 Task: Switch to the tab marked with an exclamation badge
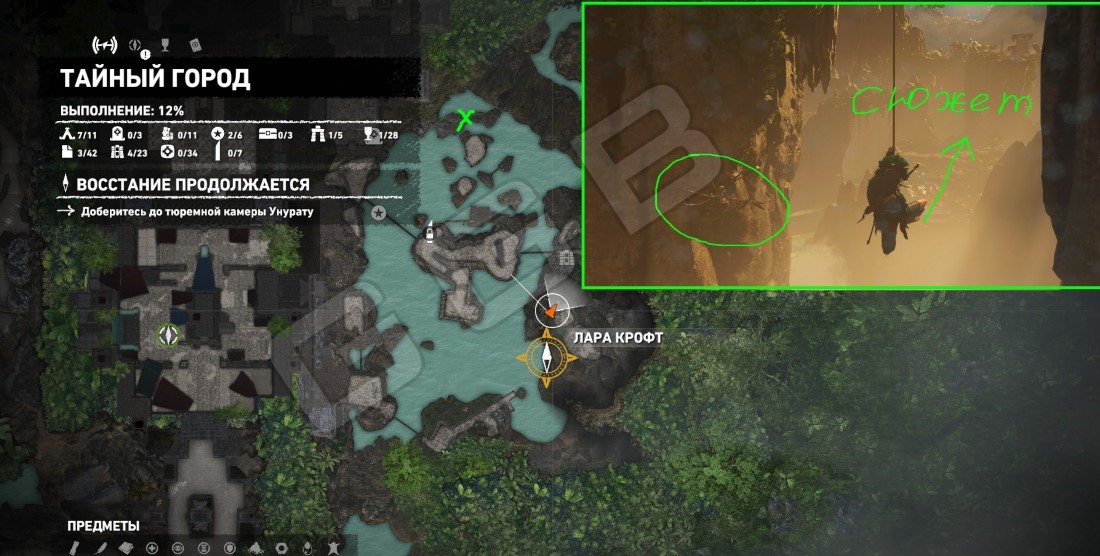tap(137, 45)
